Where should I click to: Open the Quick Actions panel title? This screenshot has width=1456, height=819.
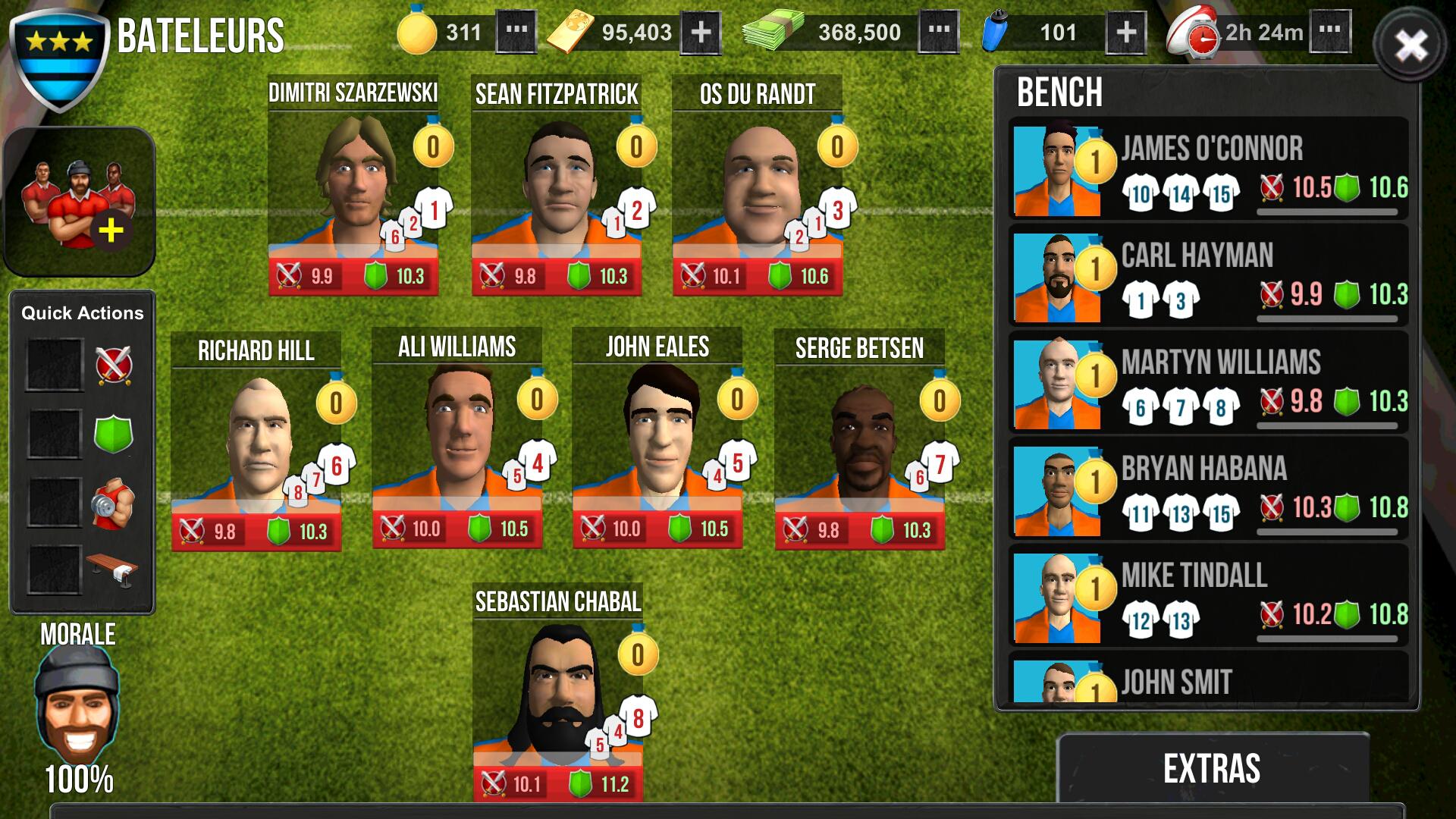point(82,312)
